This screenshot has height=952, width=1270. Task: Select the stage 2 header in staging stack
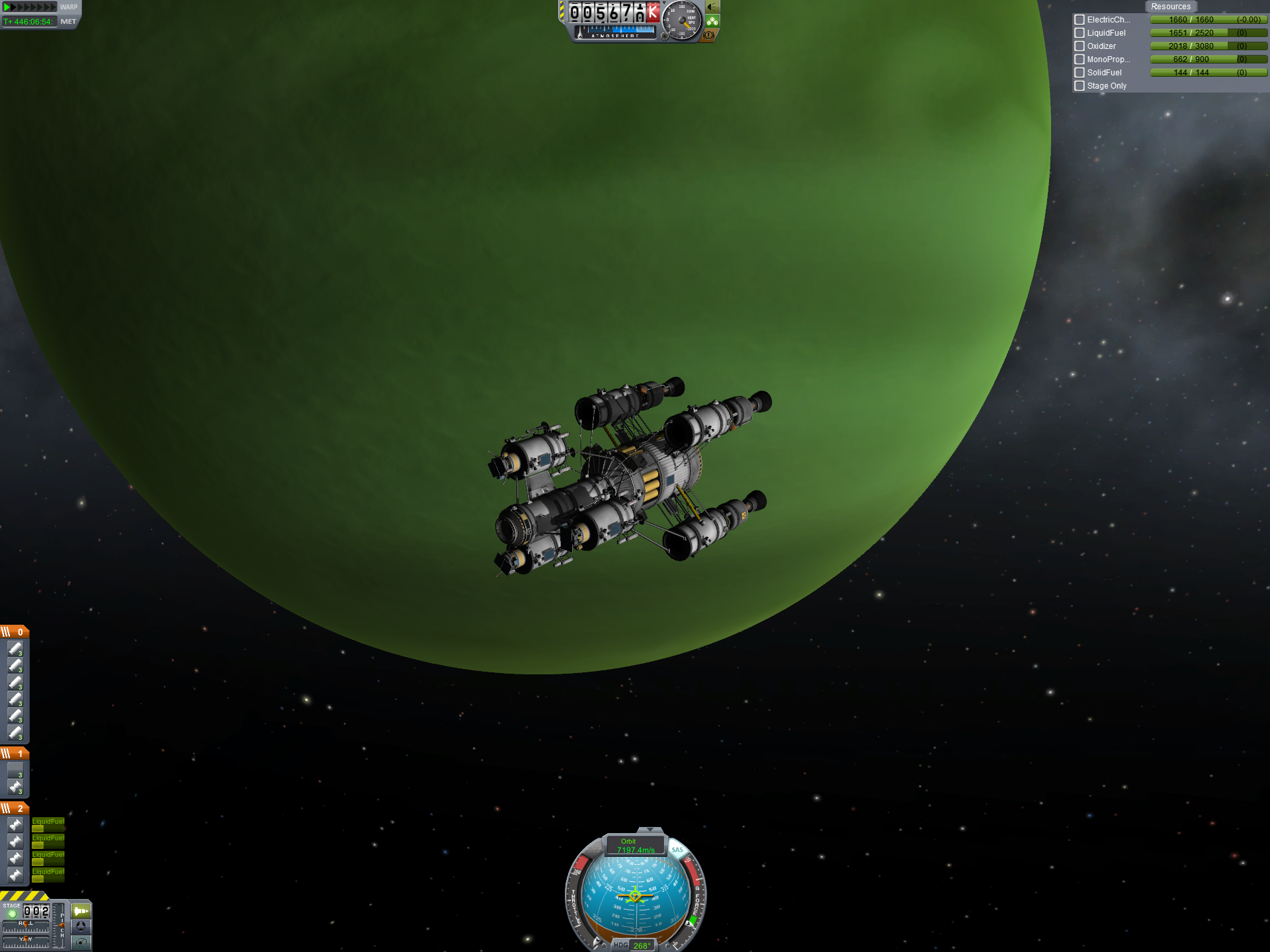click(x=15, y=809)
